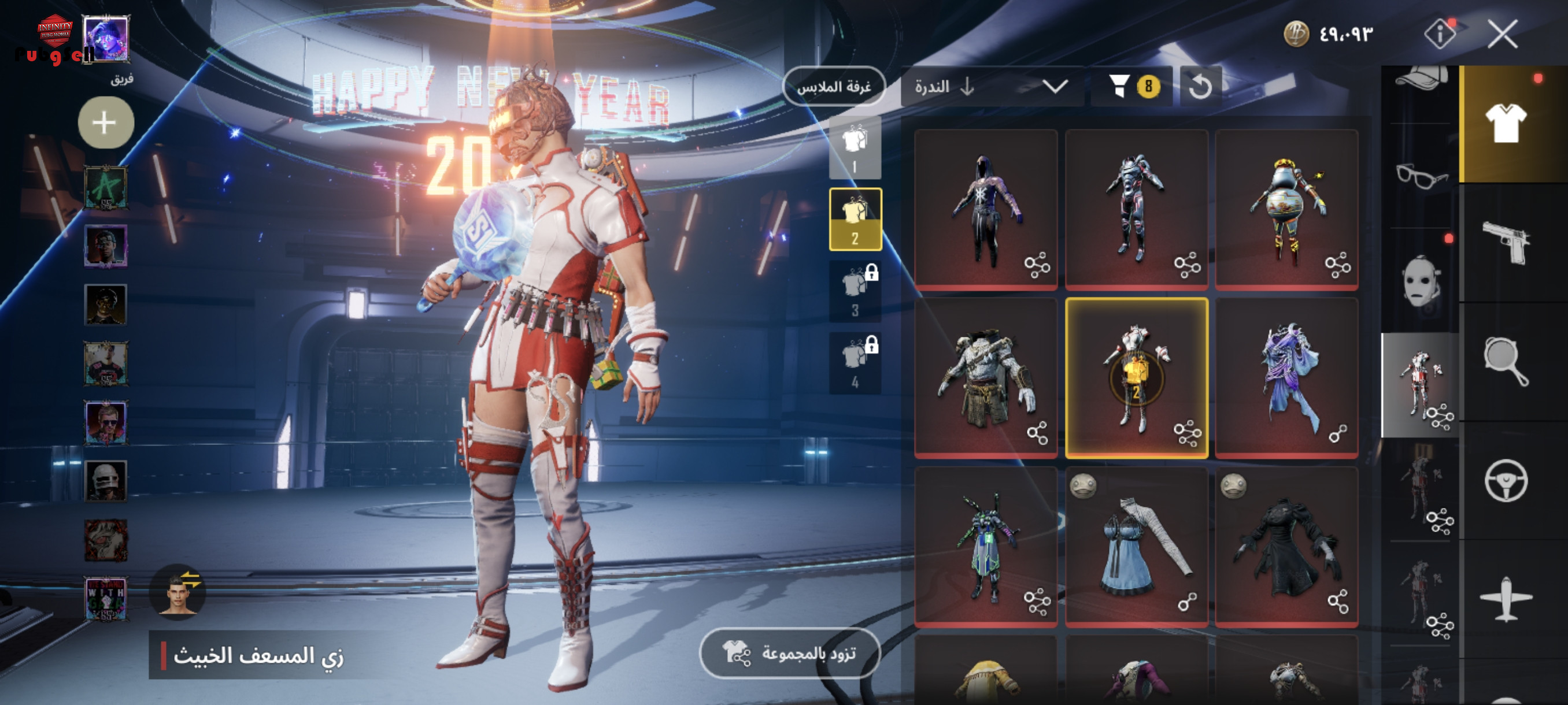The width and height of the screenshot is (1568, 705).
Task: Open the filter funnel showing 8
Action: click(1132, 87)
